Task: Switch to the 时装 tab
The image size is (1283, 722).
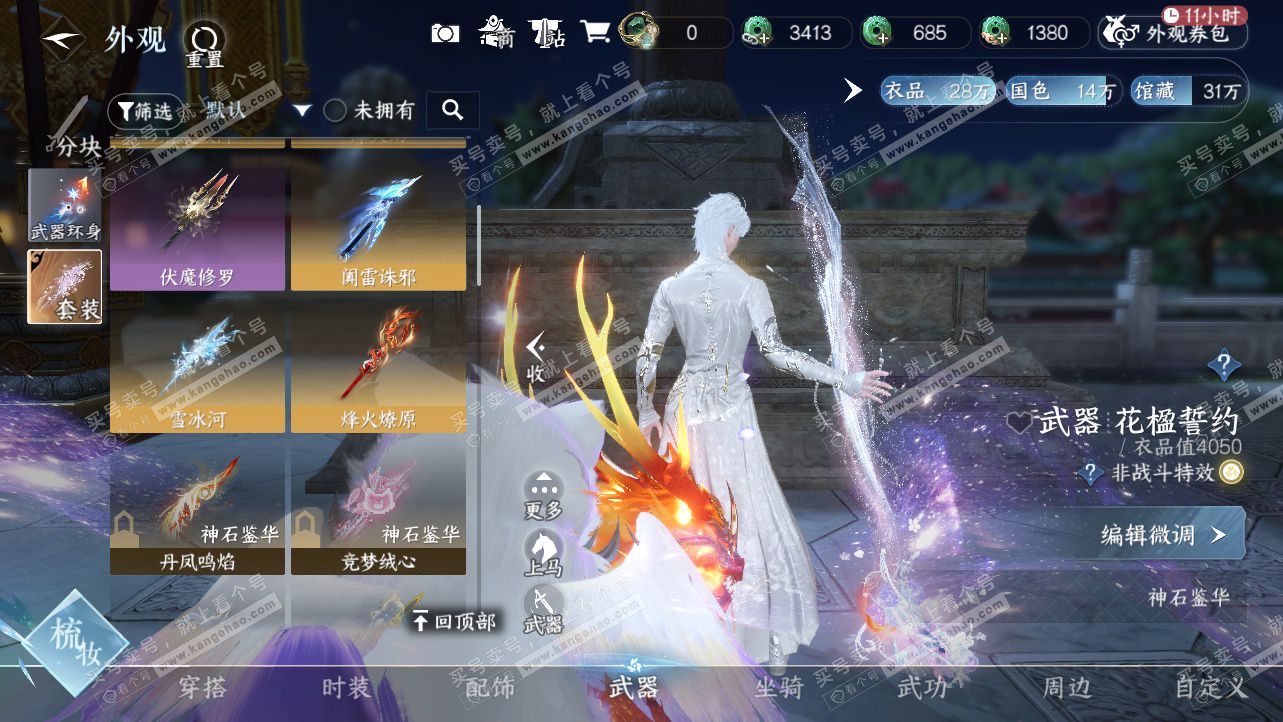Action: (x=346, y=688)
